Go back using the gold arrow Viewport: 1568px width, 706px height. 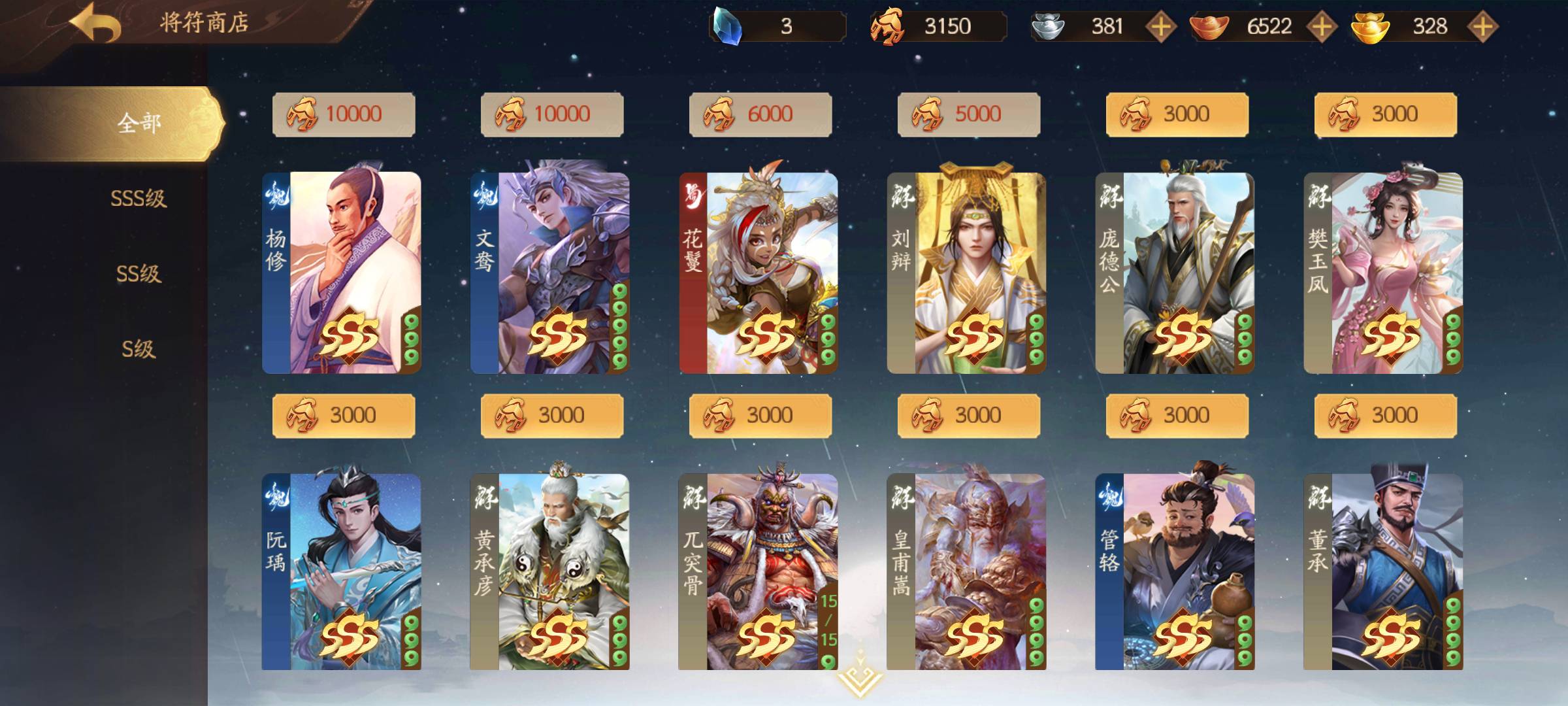coord(96,23)
